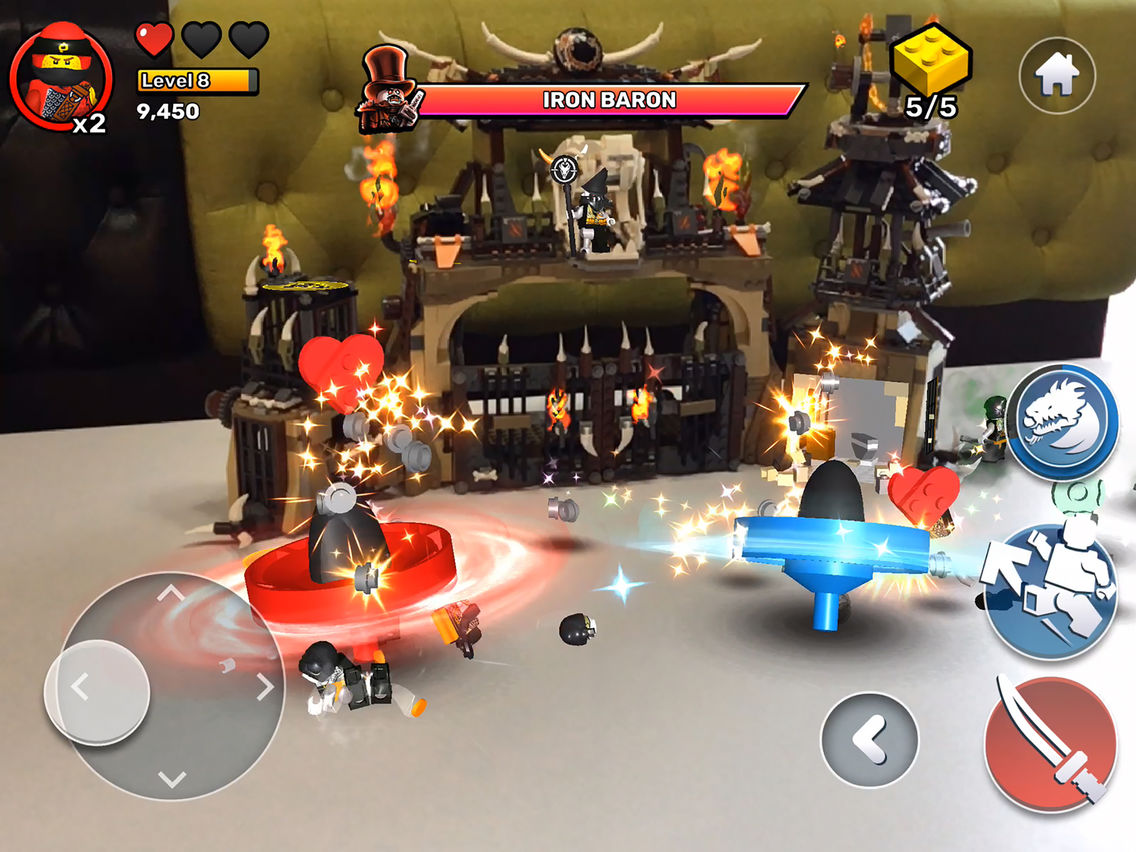Attack with the red sword button

point(1049,741)
